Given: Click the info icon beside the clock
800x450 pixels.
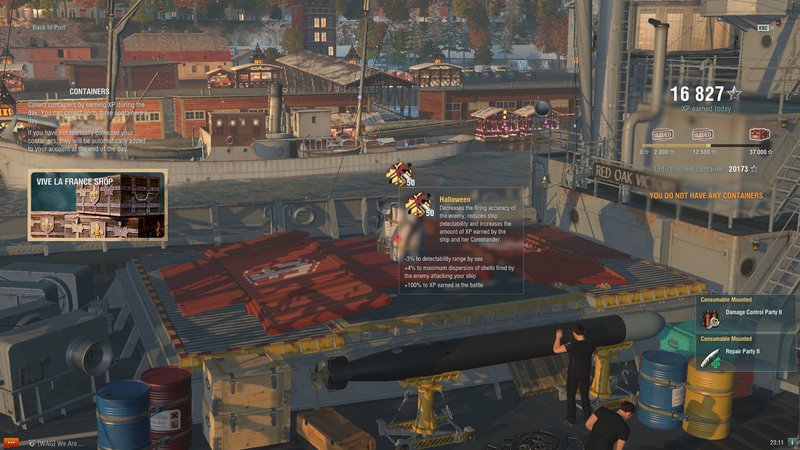Looking at the screenshot, I should [791, 441].
